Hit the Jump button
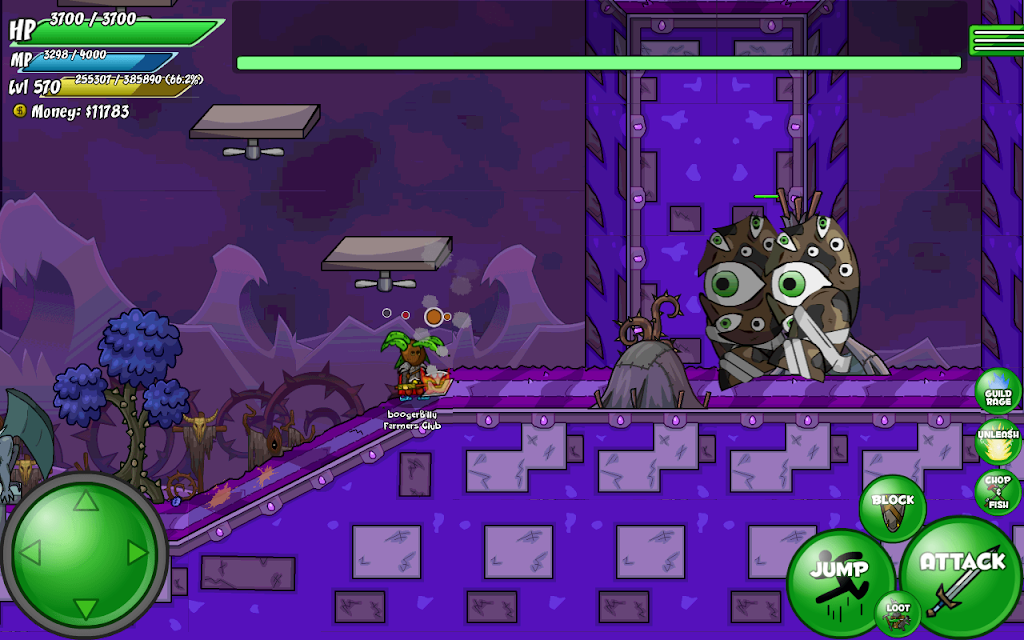 pos(838,578)
